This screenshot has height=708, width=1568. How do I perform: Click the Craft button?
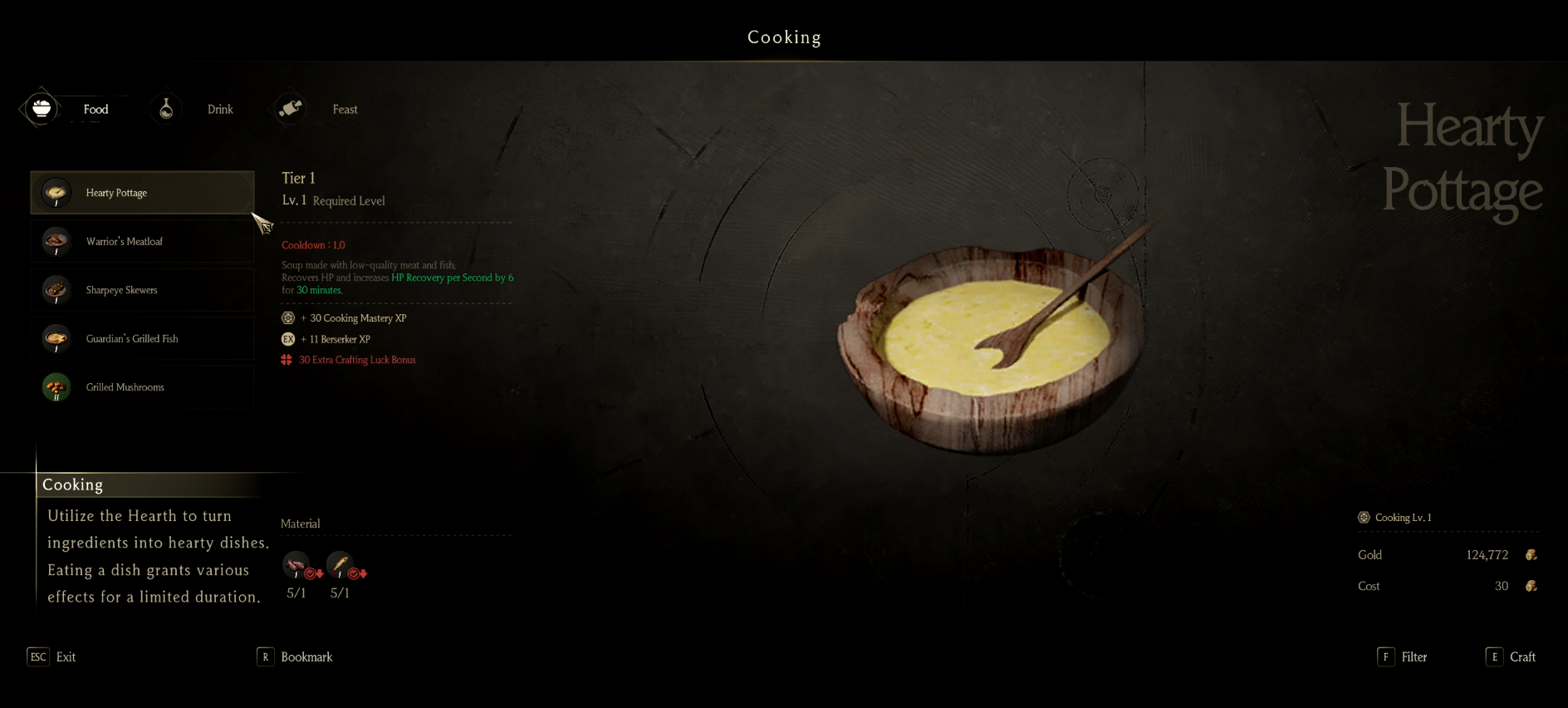(1511, 656)
